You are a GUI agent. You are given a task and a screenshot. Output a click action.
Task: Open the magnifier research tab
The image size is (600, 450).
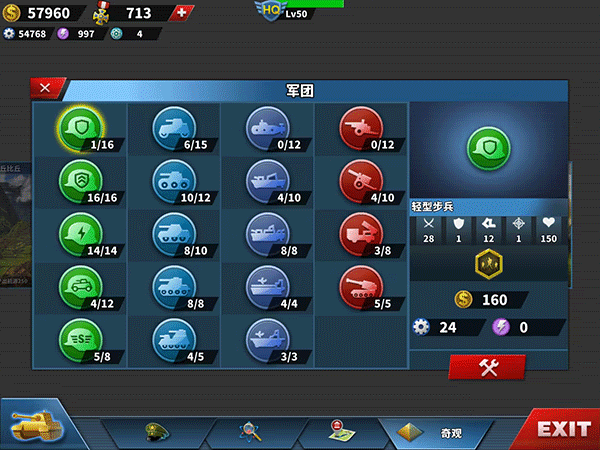pyautogui.click(x=250, y=432)
